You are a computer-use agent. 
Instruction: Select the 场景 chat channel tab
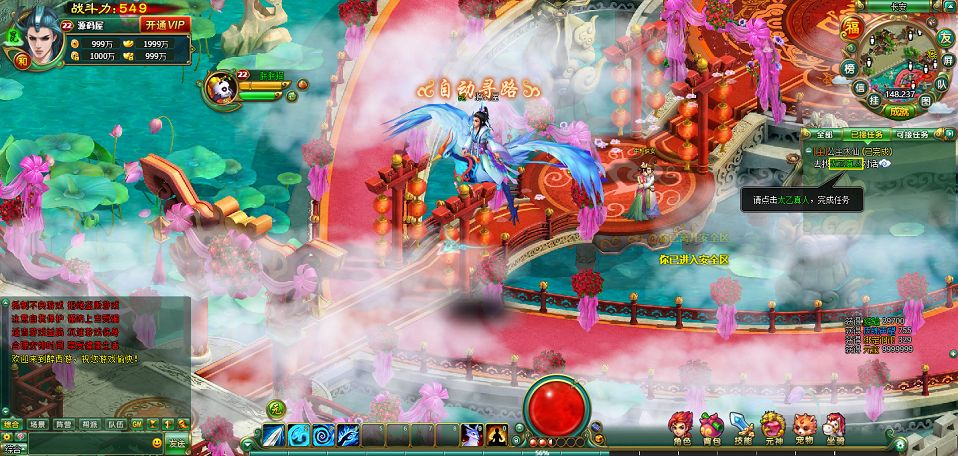38,424
